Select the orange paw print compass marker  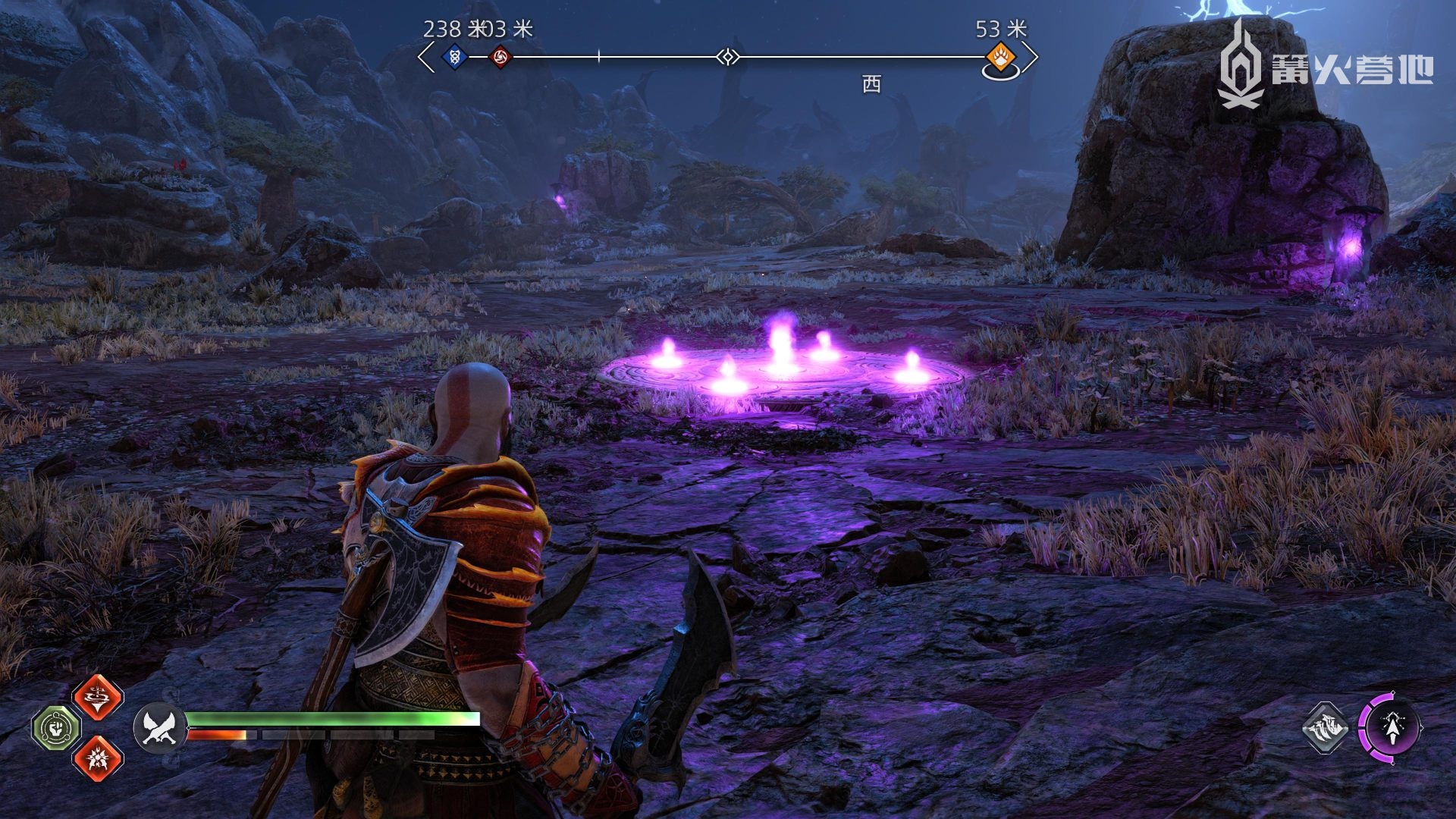[x=1000, y=57]
